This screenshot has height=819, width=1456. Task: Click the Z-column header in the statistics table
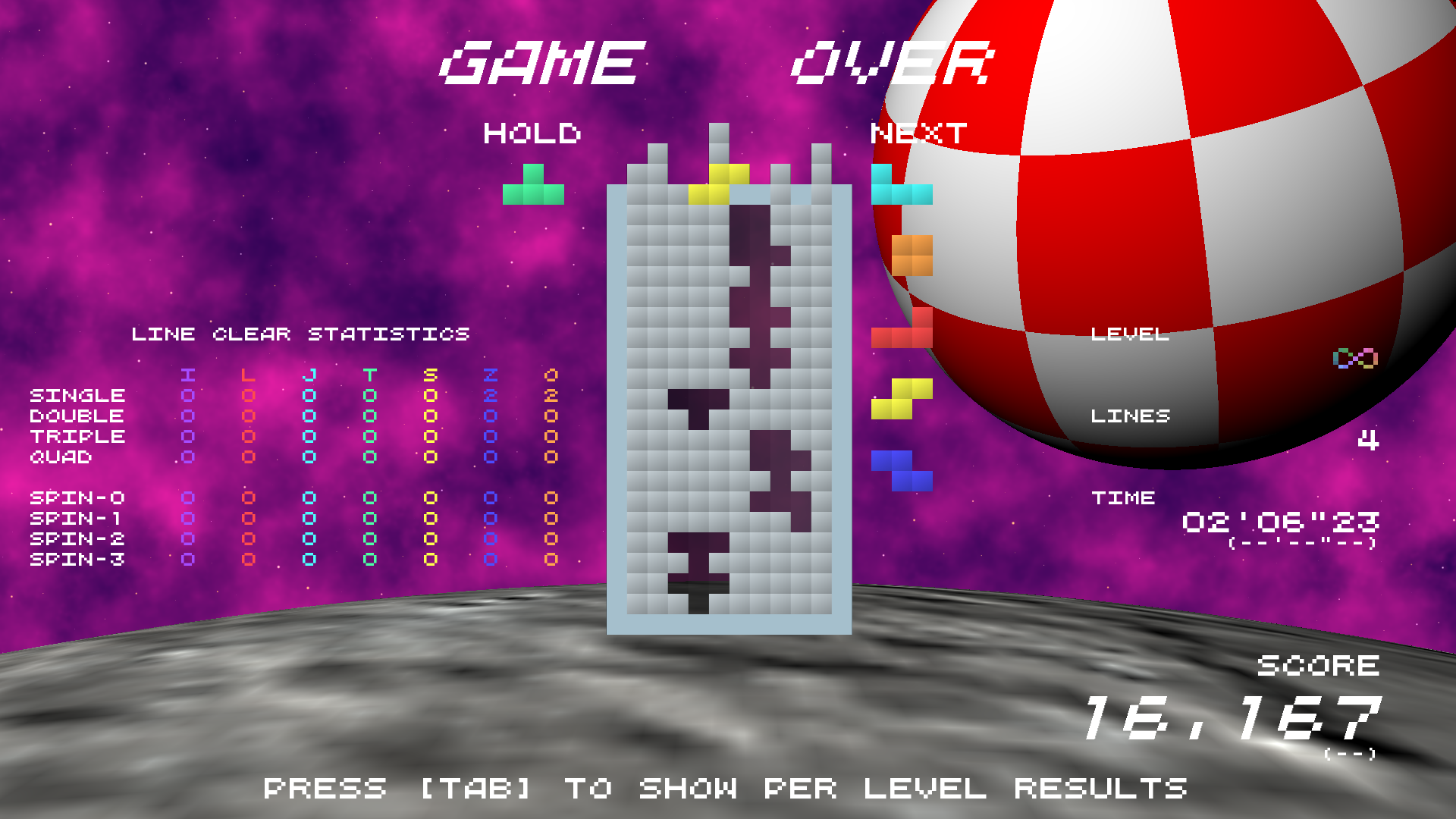[x=491, y=375]
